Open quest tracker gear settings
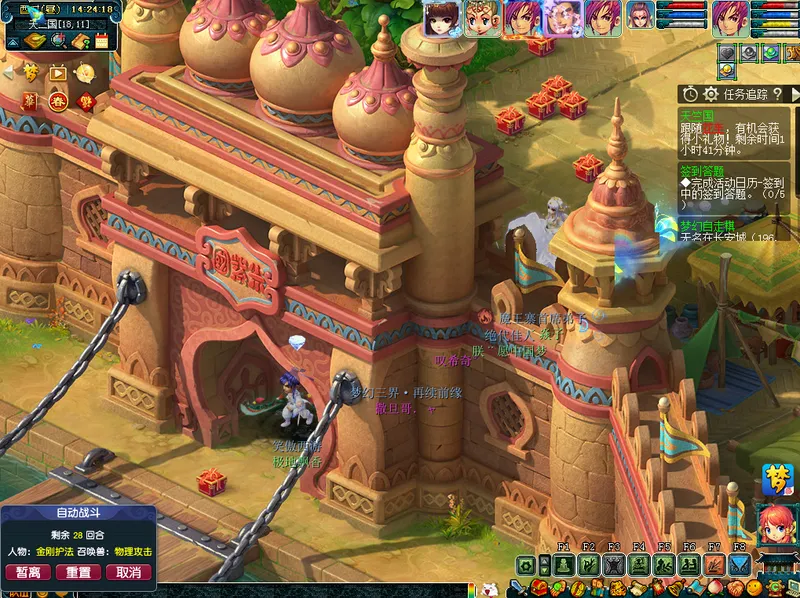800x598 pixels. pos(711,94)
